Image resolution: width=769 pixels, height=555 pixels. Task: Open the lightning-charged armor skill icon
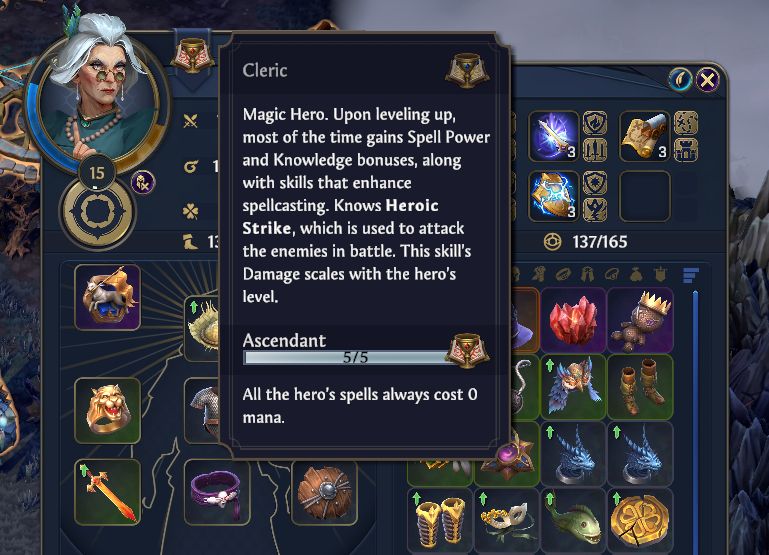[x=553, y=195]
